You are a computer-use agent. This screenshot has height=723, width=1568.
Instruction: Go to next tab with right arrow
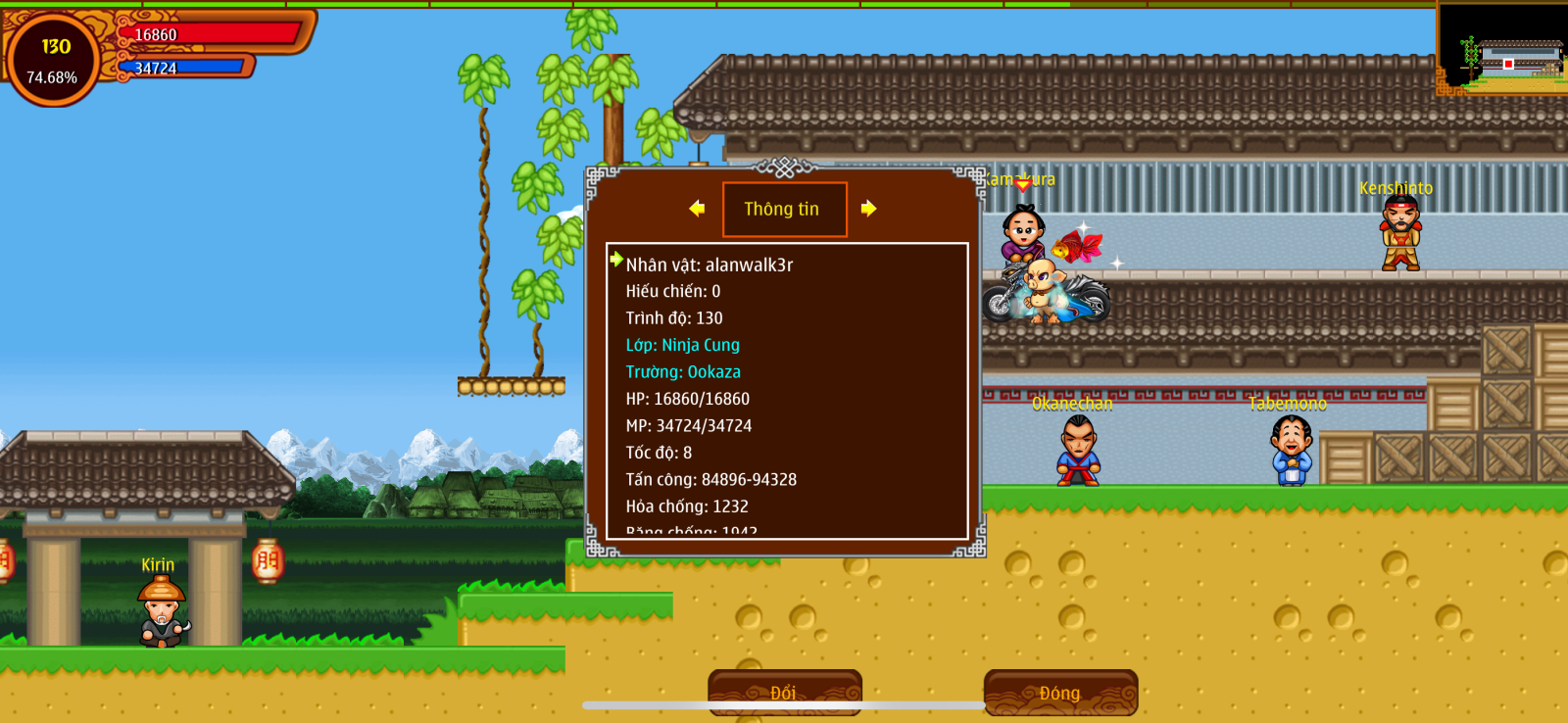click(x=868, y=209)
